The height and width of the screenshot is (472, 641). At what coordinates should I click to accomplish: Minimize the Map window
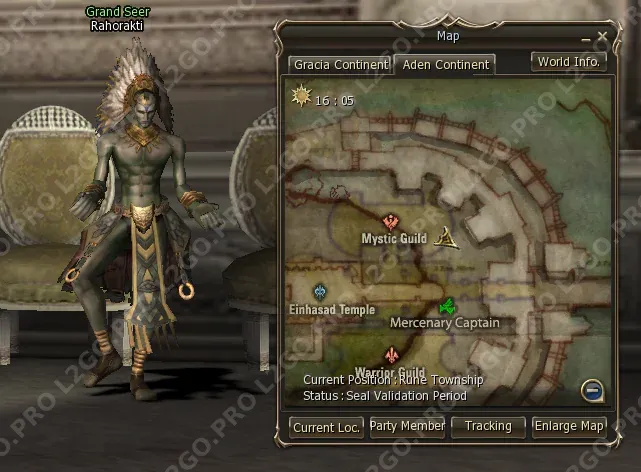coord(586,38)
